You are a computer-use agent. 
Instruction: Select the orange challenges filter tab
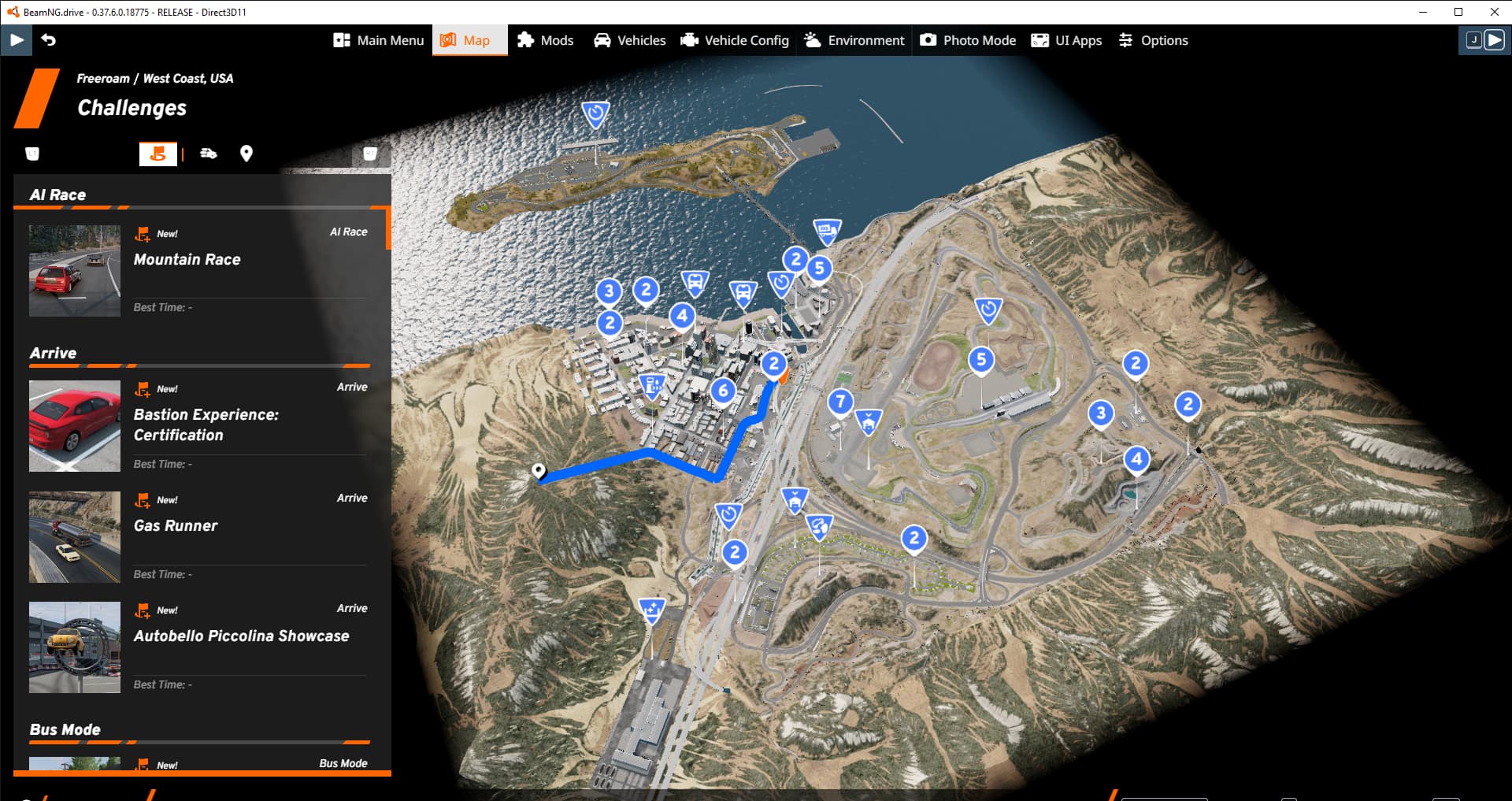point(157,154)
